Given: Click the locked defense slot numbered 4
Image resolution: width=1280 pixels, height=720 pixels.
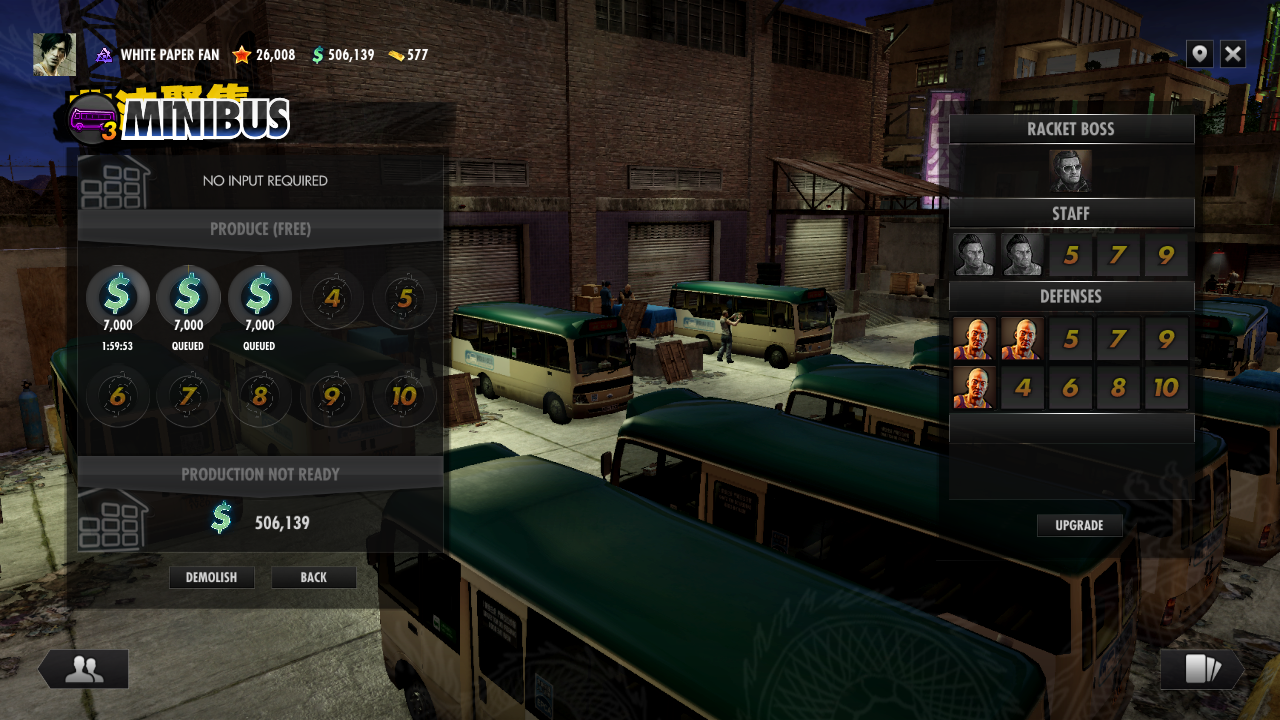Looking at the screenshot, I should [x=1022, y=387].
